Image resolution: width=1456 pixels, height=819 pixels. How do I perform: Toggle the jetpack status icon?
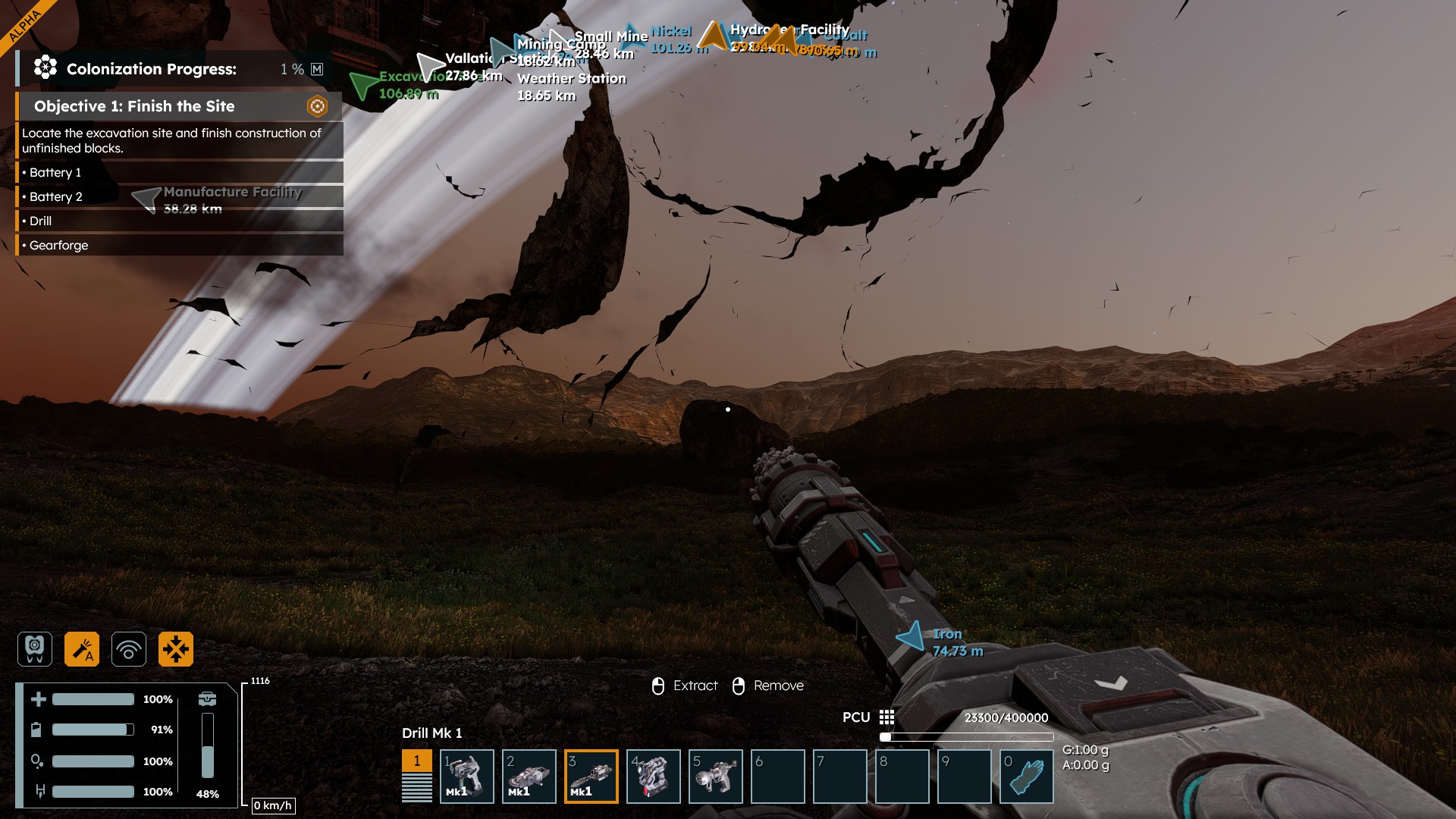coord(35,649)
